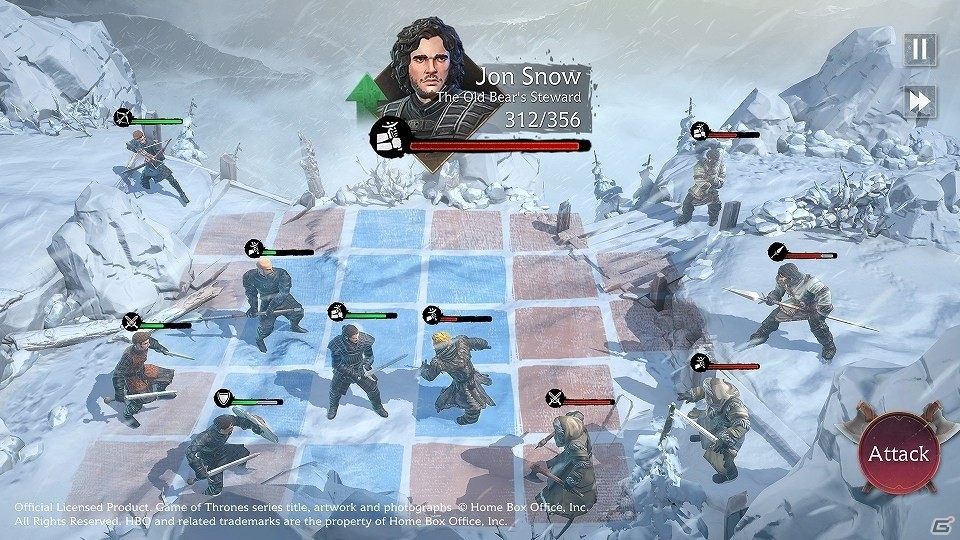960x540 pixels.
Task: Select the allied archer with the bow icon
Action: pyautogui.click(x=153, y=158)
